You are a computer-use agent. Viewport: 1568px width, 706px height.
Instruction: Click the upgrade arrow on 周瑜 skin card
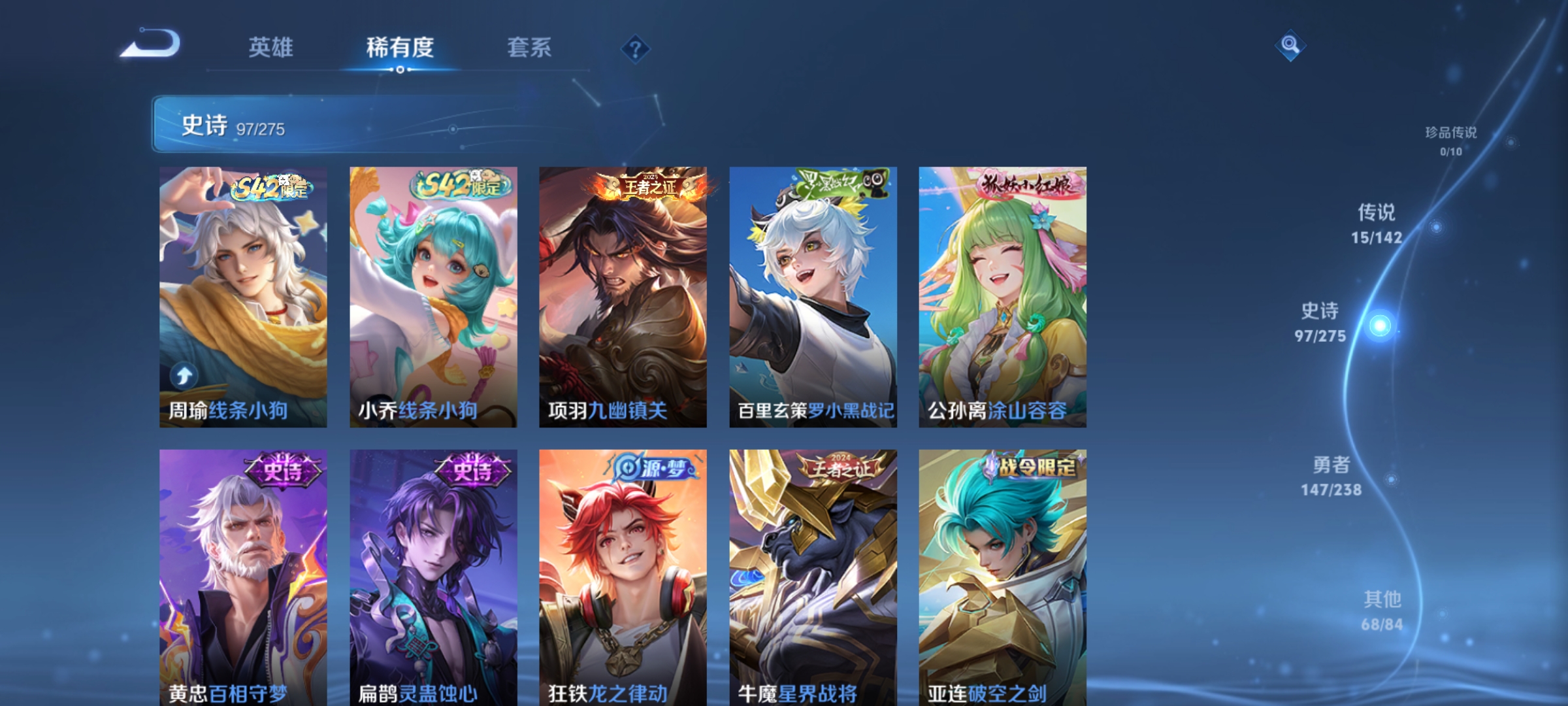coord(184,375)
